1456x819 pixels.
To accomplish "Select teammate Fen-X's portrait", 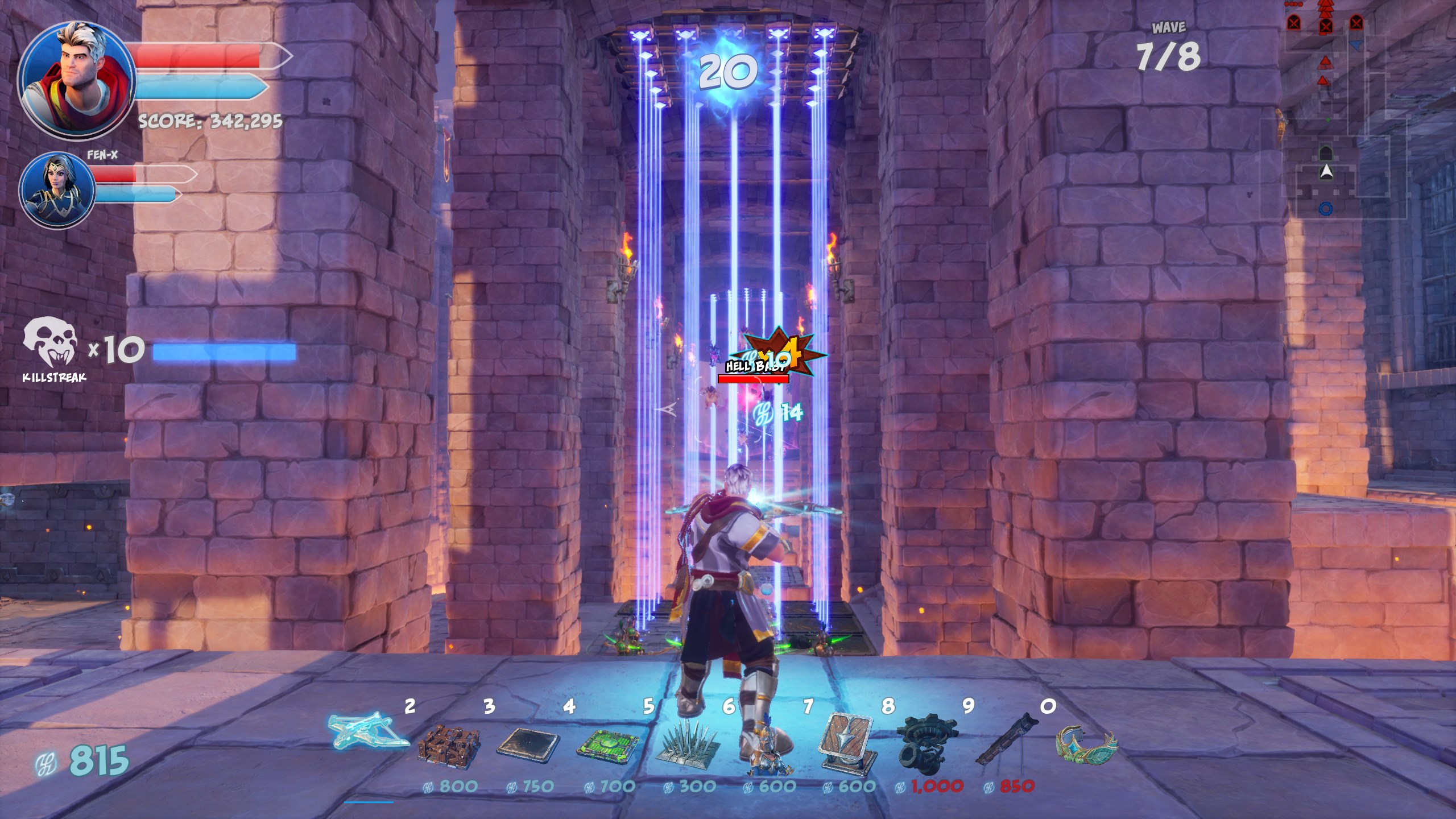I will 57,191.
